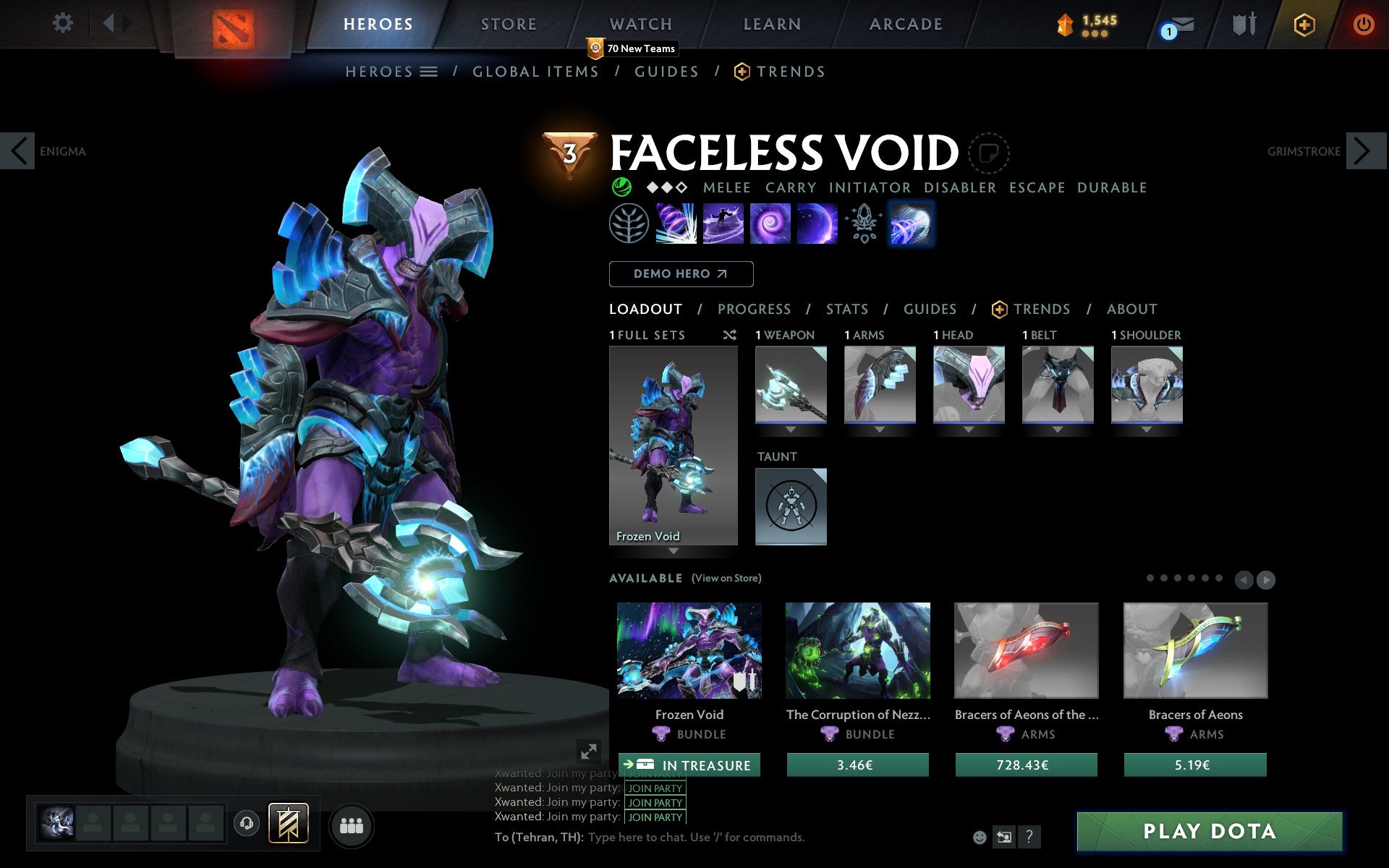Switch to the Stats tab
The height and width of the screenshot is (868, 1389).
click(846, 310)
